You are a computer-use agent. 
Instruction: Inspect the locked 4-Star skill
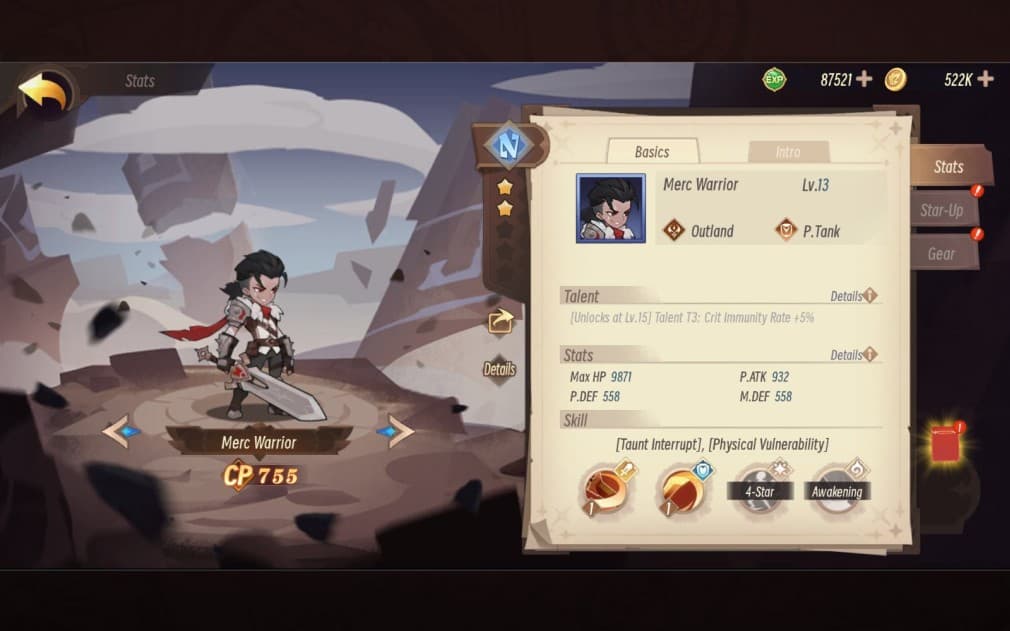pyautogui.click(x=760, y=489)
